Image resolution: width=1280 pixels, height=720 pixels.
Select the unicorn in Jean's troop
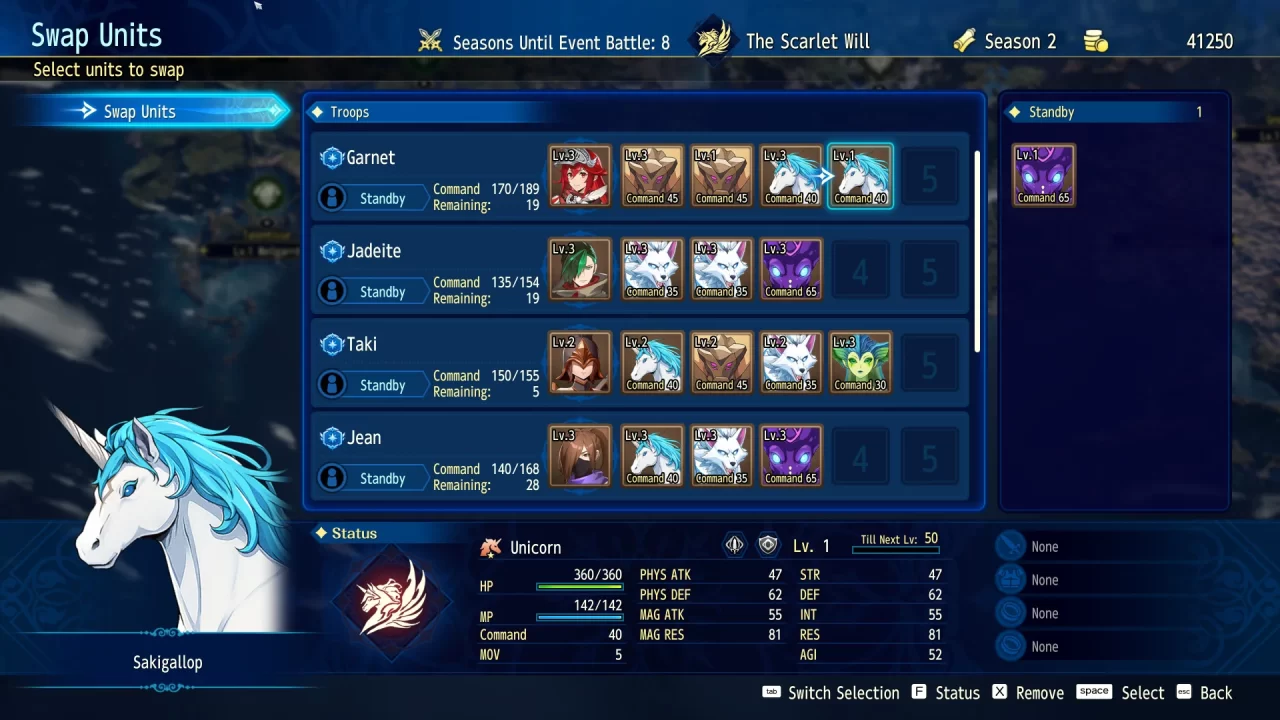pos(652,456)
